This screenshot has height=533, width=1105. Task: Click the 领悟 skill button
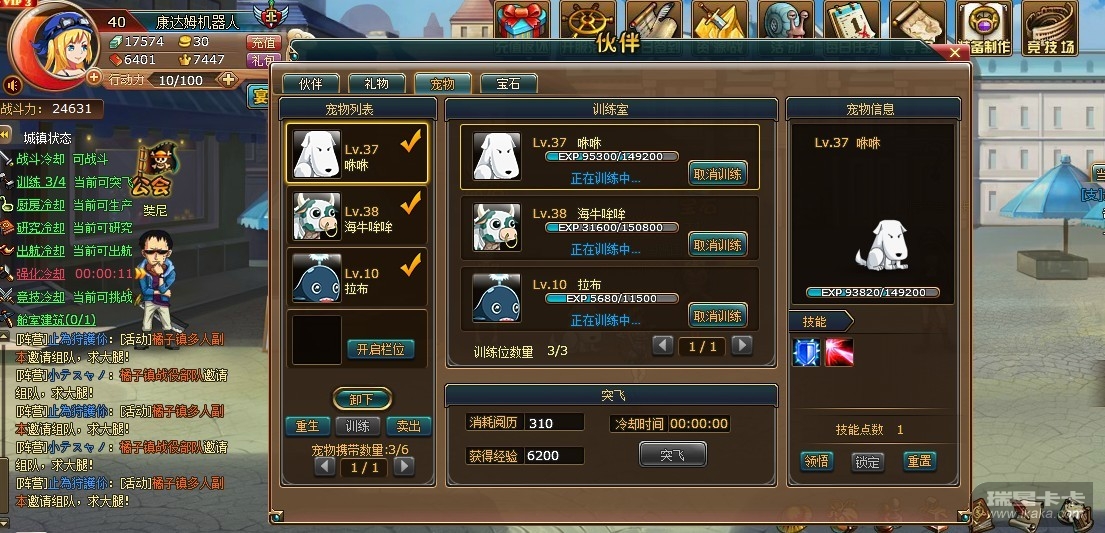(x=817, y=461)
